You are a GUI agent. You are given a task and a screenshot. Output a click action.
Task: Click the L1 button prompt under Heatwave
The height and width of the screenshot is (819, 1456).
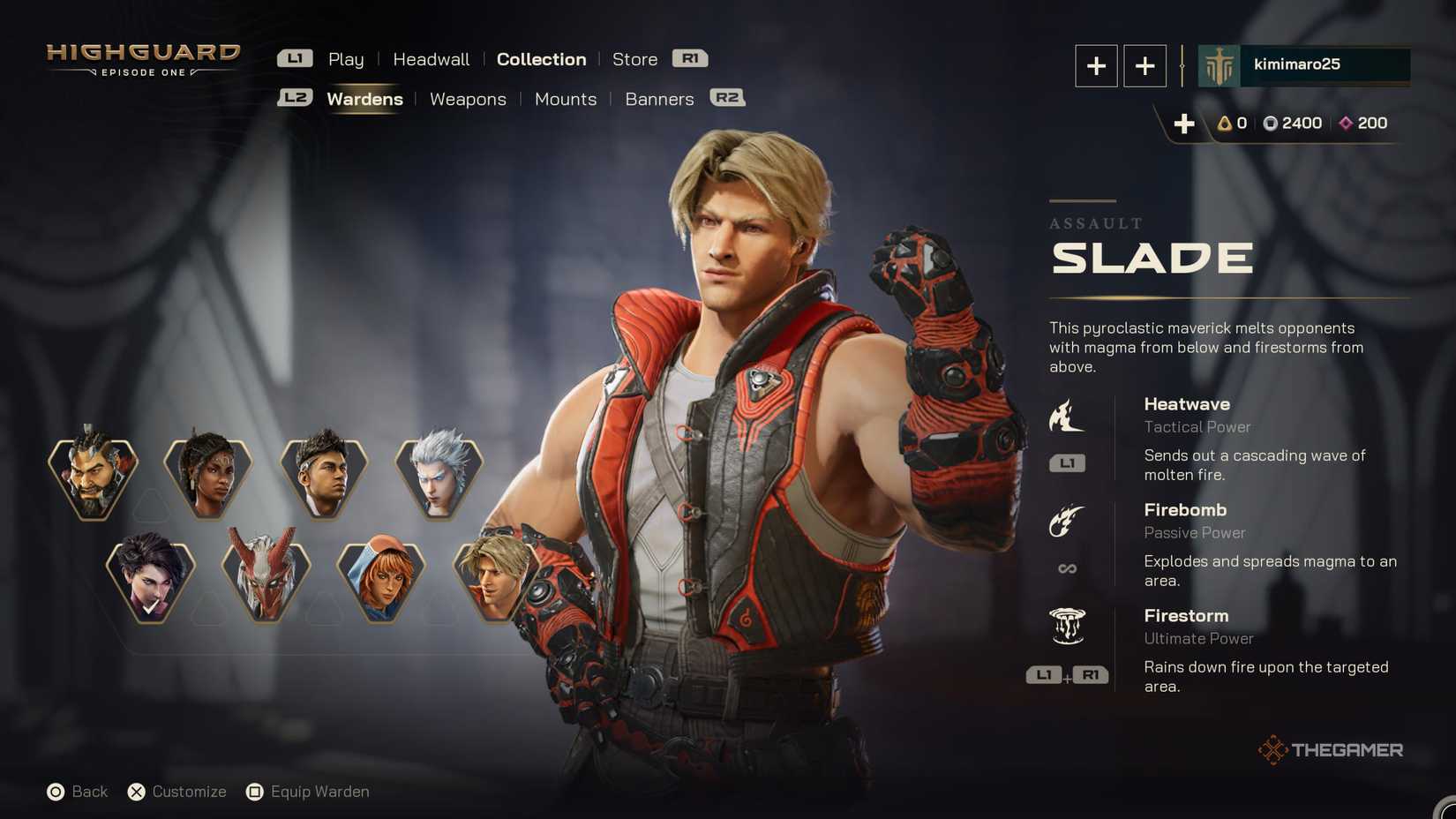coord(1067,462)
